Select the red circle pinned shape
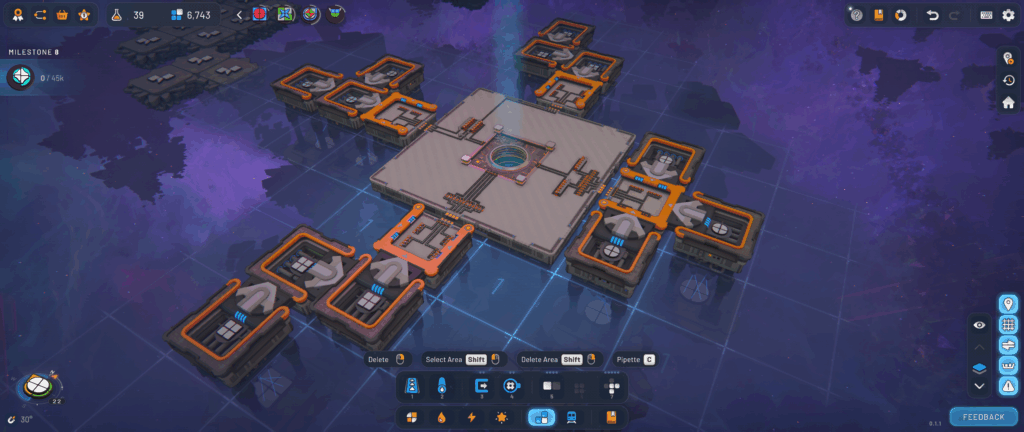1024x432 pixels. [262, 15]
